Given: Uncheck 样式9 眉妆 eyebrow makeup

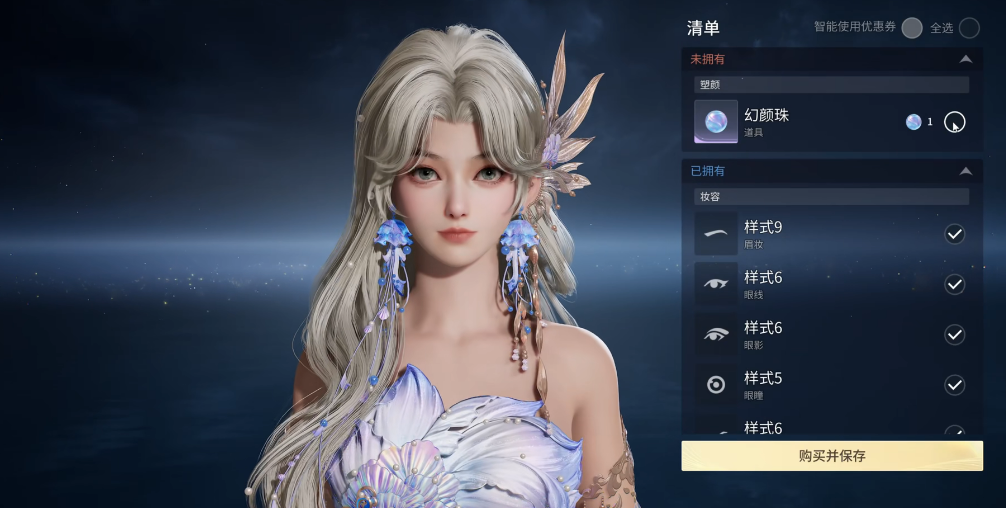Looking at the screenshot, I should pyautogui.click(x=954, y=234).
